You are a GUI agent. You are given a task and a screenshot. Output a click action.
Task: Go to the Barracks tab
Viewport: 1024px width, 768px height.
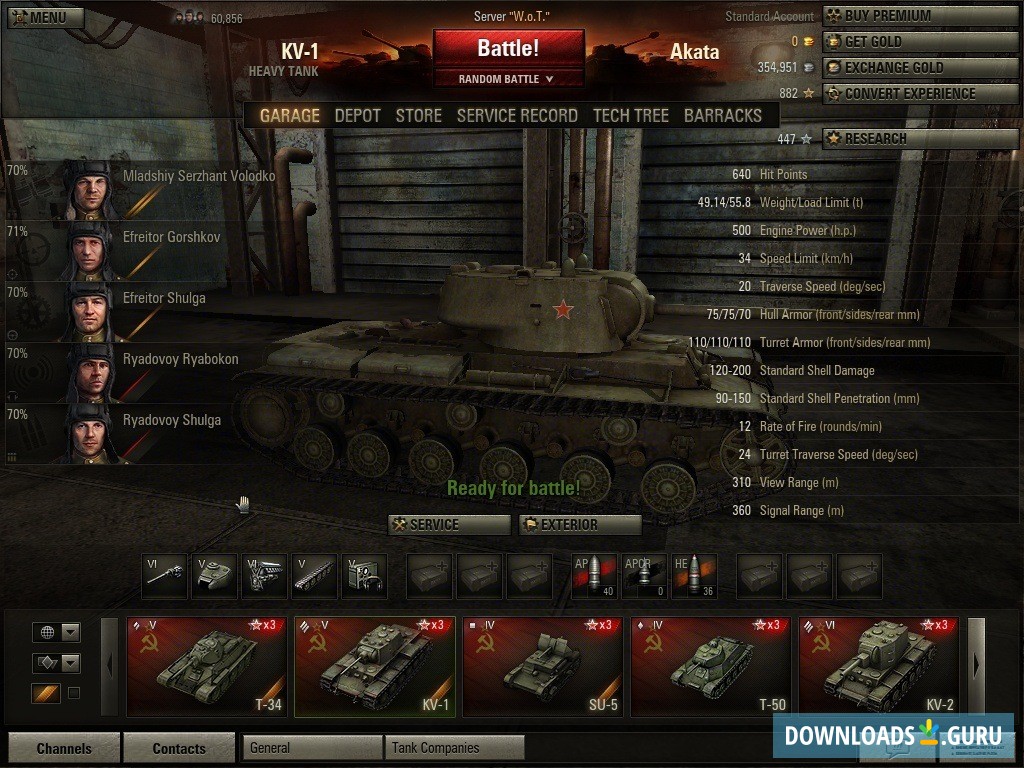coord(722,115)
